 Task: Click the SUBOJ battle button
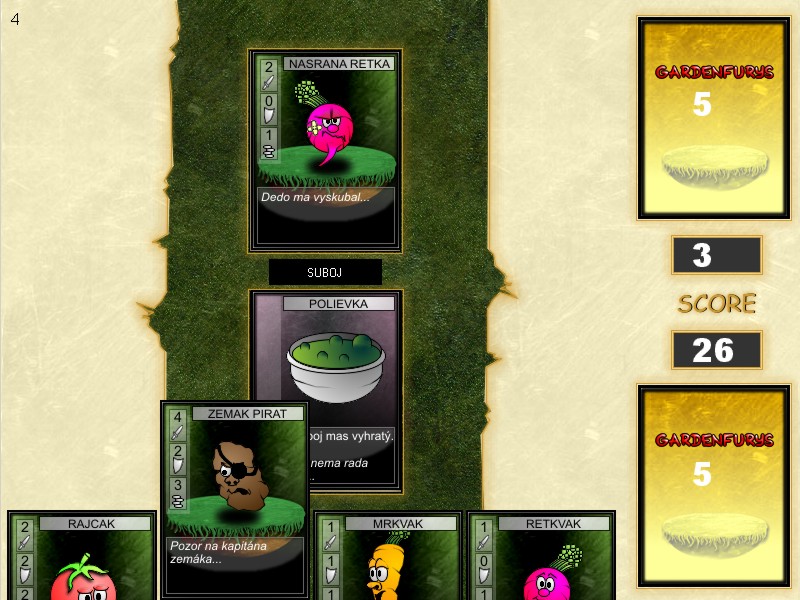(x=325, y=271)
